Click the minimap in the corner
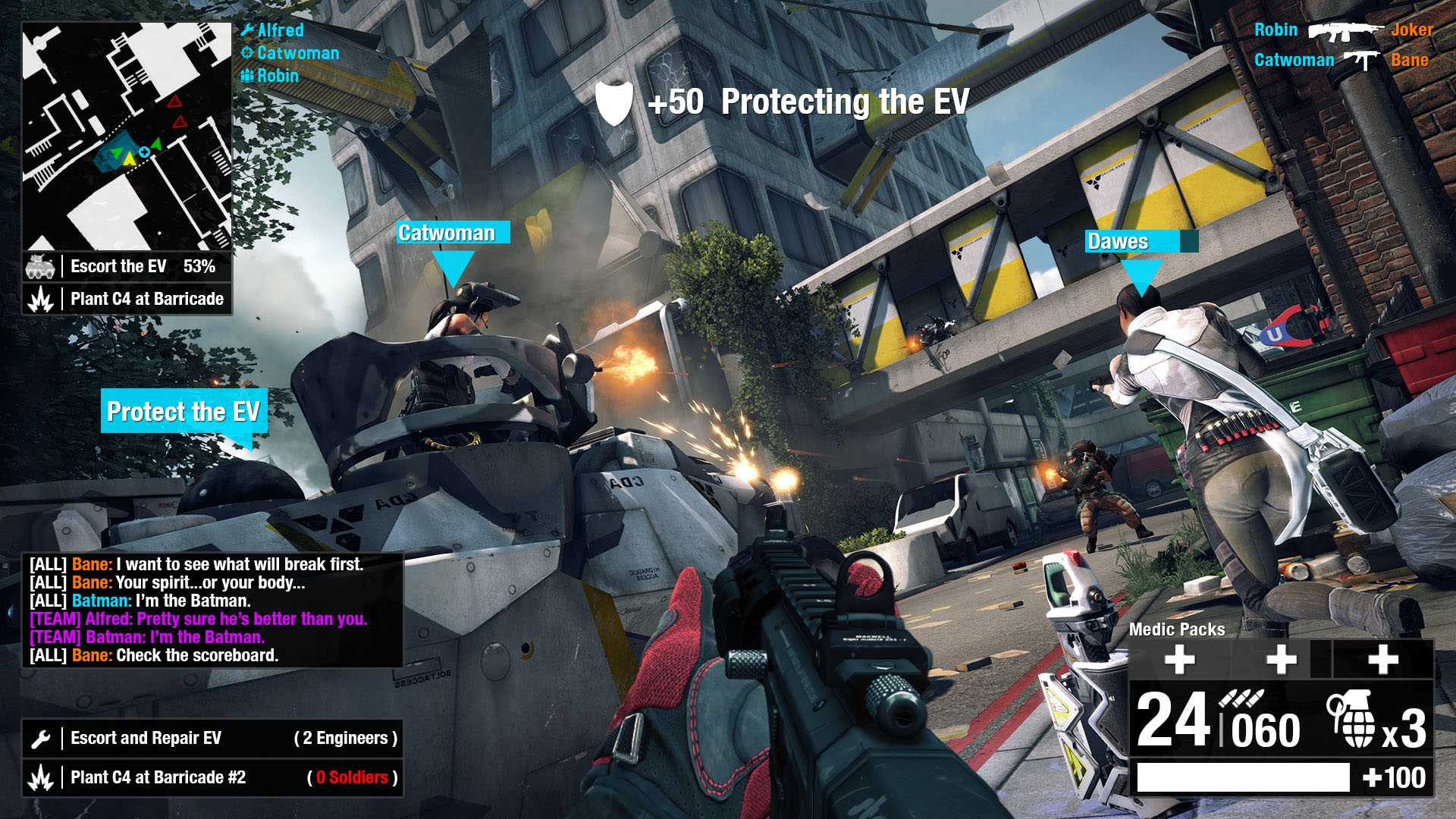 [x=127, y=136]
